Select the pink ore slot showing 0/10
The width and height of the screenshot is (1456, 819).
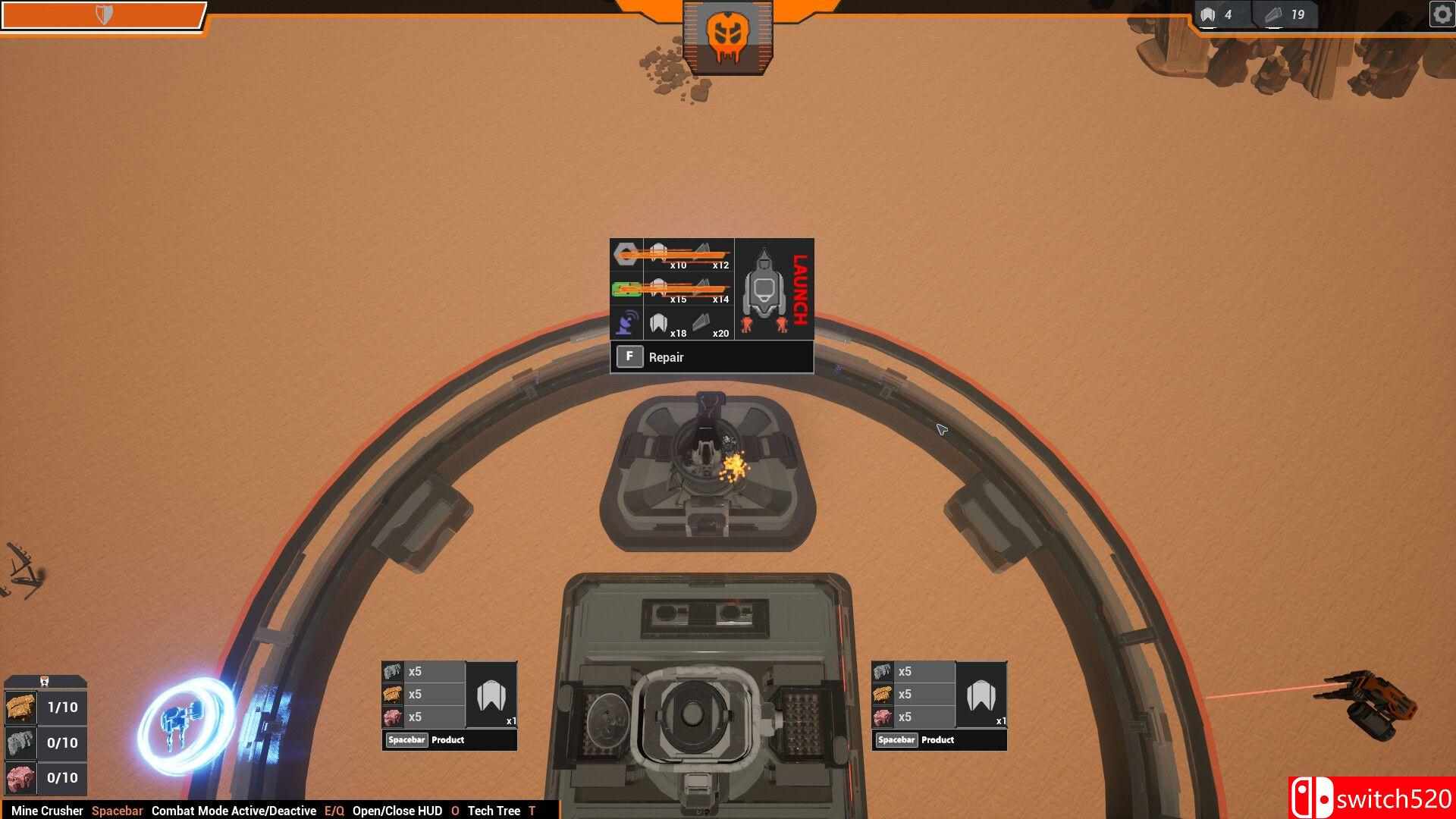pyautogui.click(x=20, y=777)
